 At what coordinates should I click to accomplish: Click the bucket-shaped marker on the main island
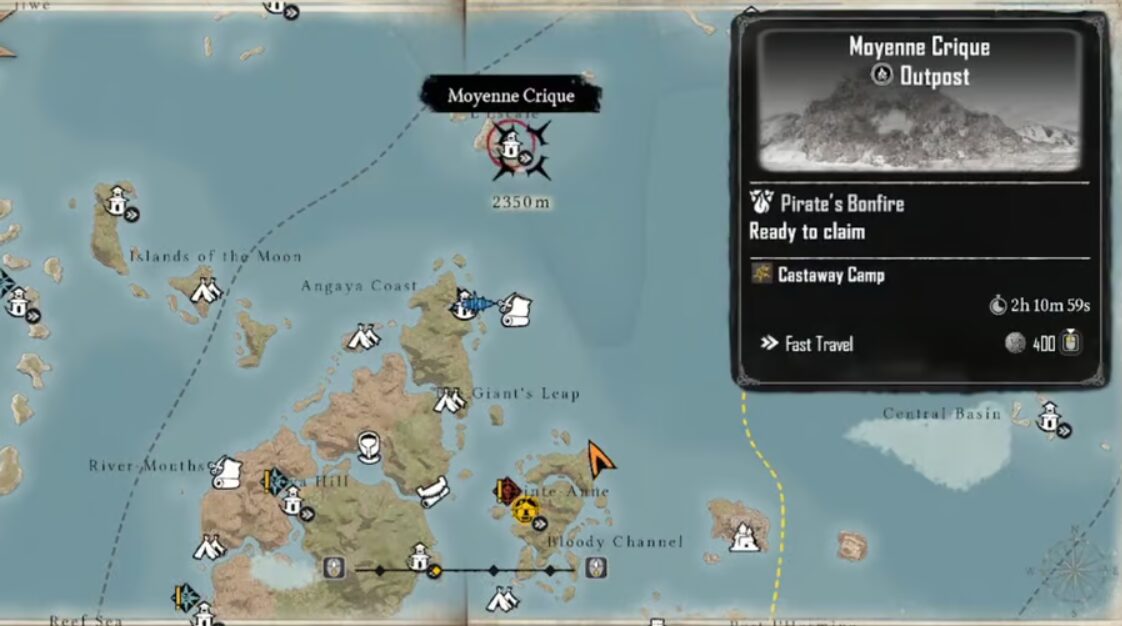368,443
